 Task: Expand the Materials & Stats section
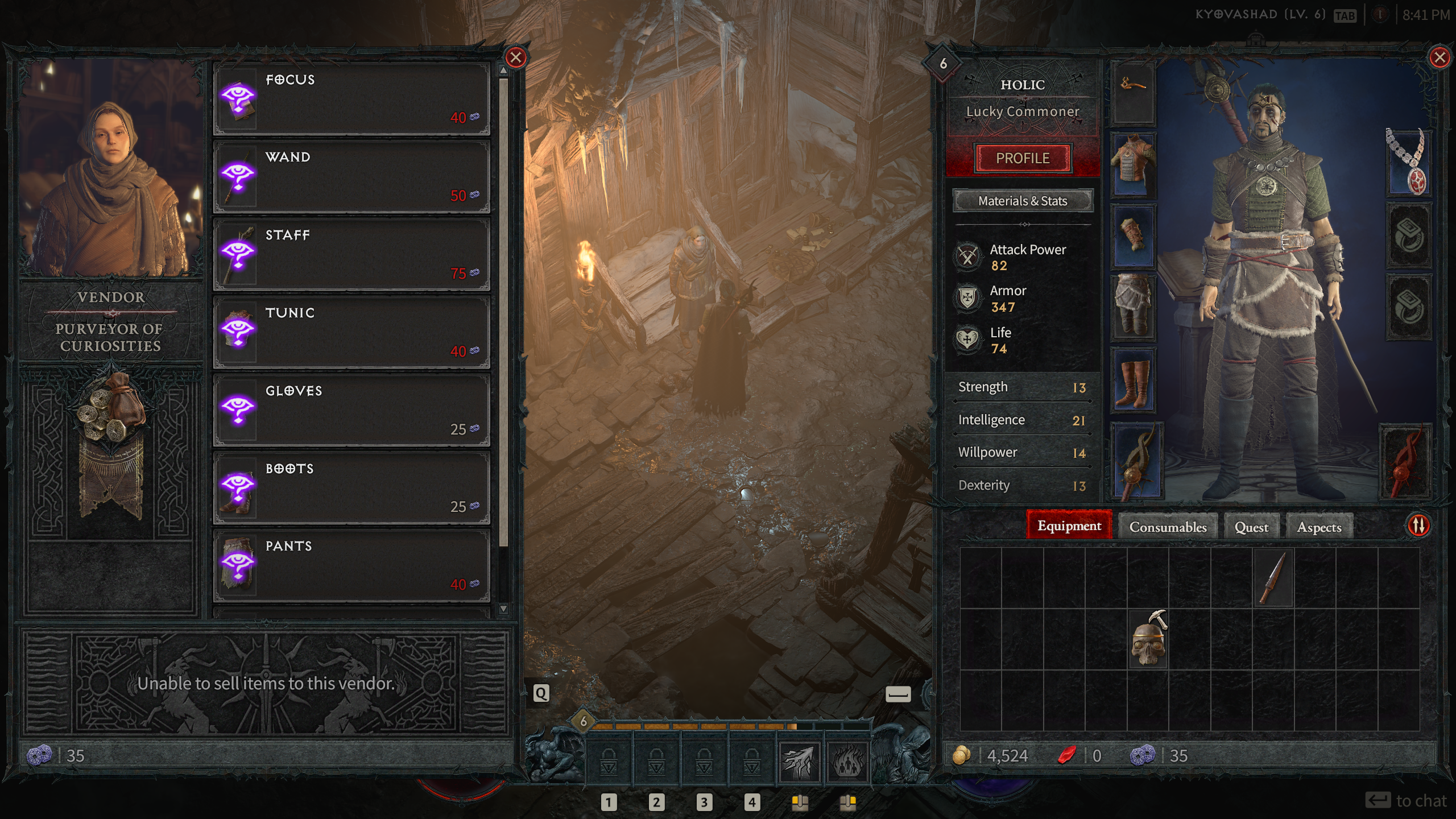(x=1022, y=201)
